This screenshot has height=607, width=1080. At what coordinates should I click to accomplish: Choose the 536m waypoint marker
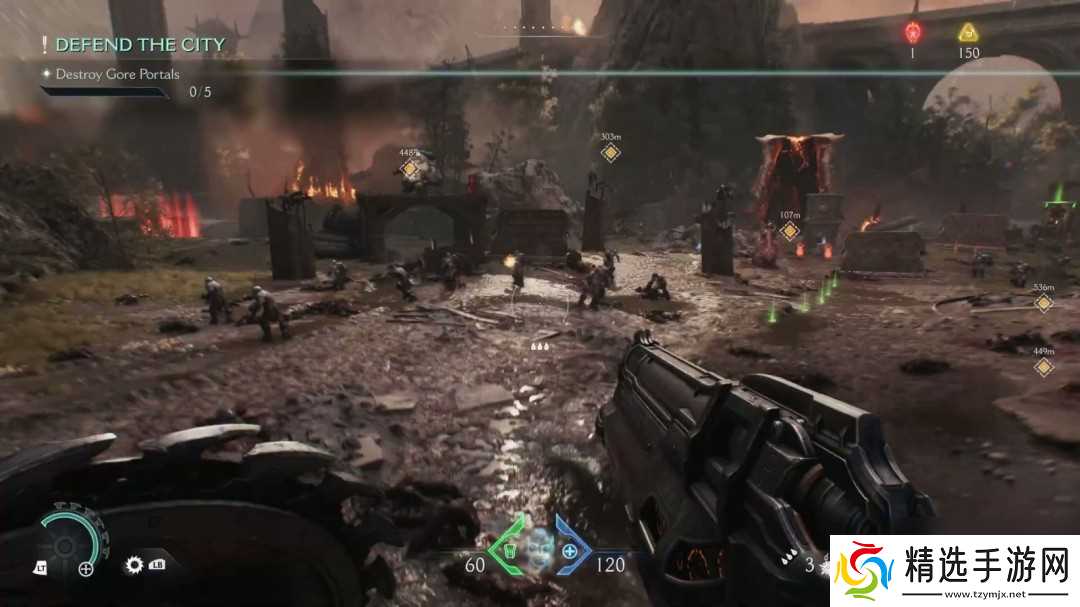[1044, 302]
